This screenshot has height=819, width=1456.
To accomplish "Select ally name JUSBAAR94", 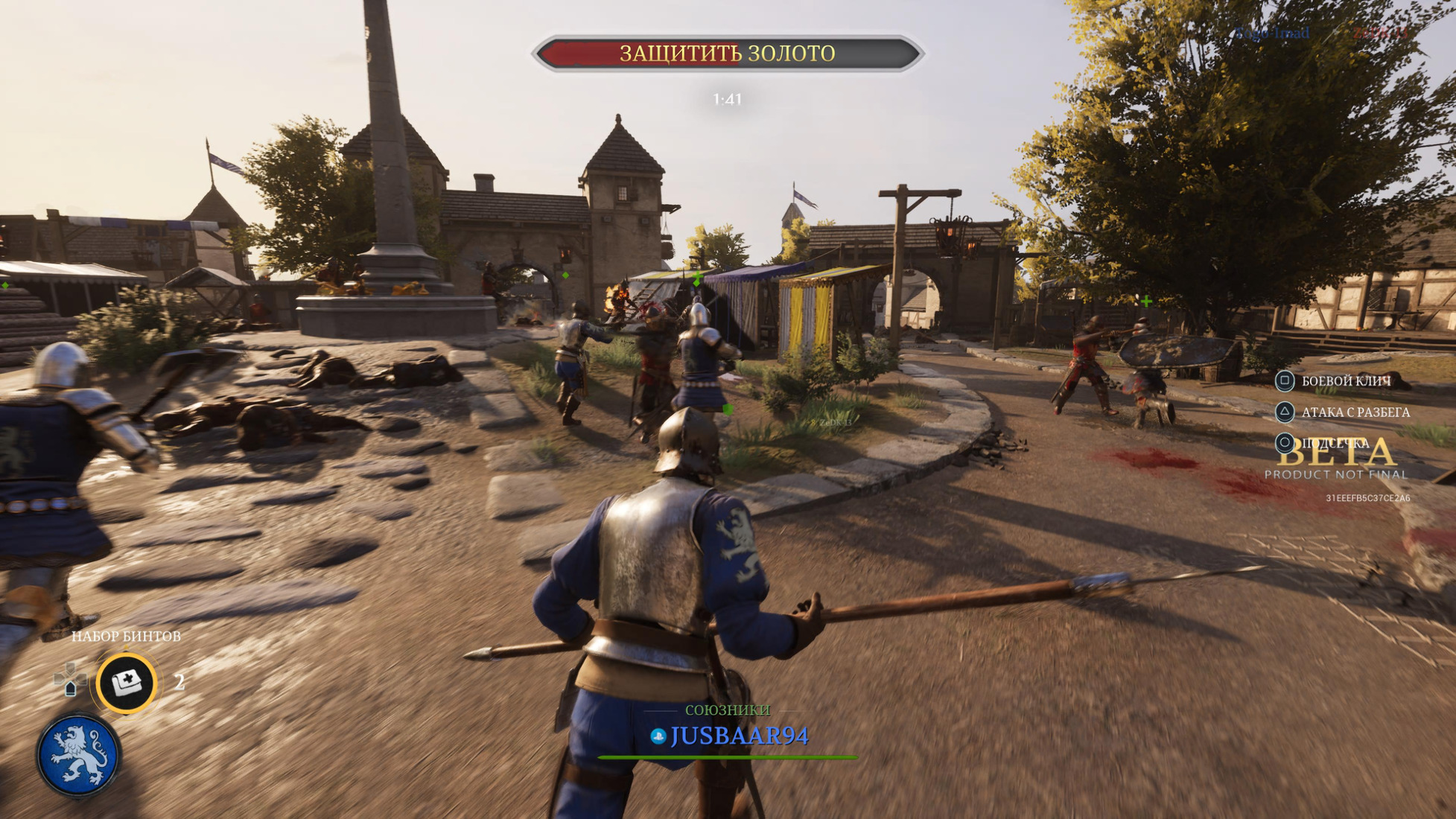I will pos(739,736).
